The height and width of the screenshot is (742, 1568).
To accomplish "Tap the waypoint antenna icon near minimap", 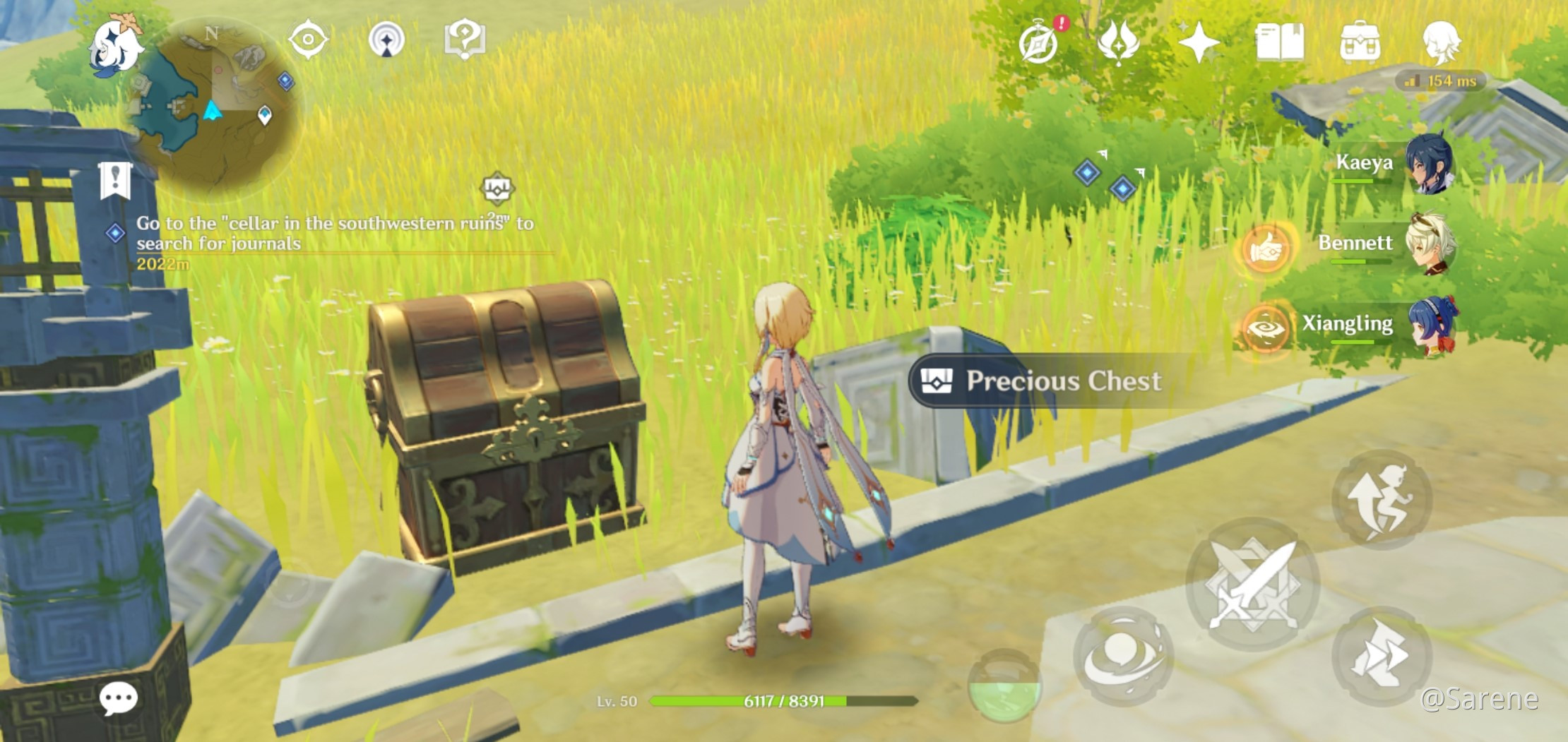I will pos(386,40).
